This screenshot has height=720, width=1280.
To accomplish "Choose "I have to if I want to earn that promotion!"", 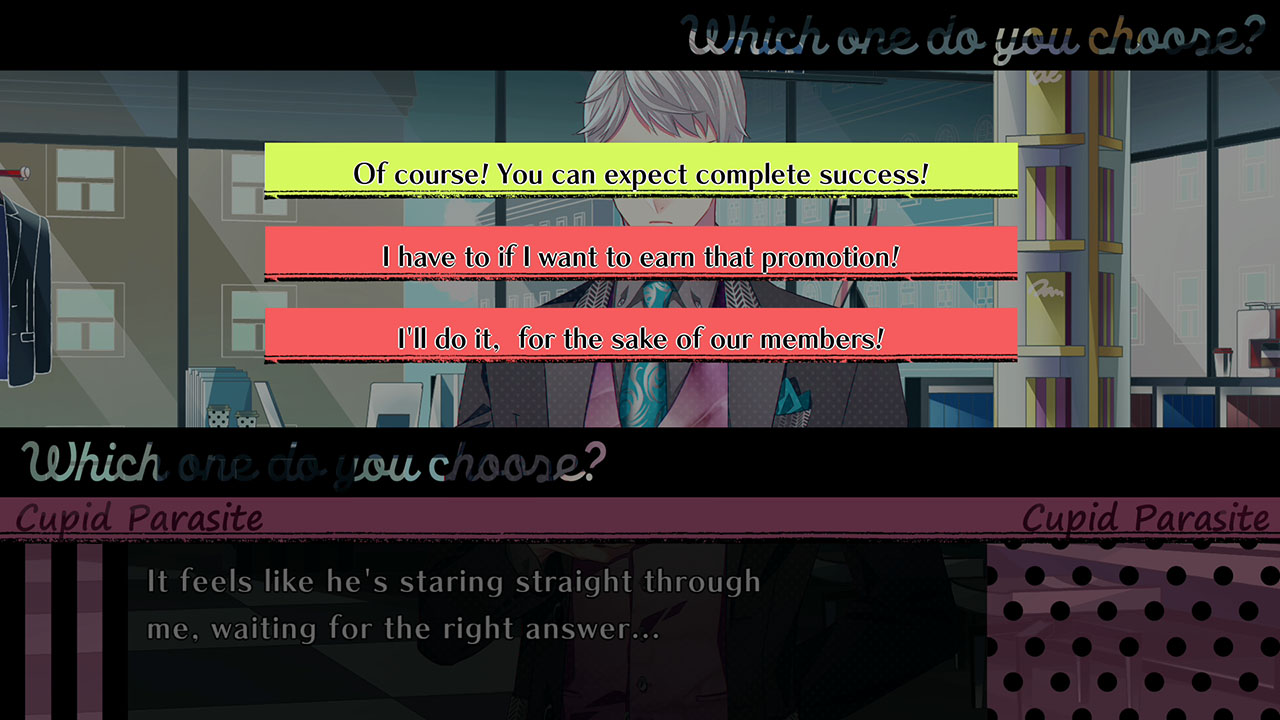I will coord(640,256).
